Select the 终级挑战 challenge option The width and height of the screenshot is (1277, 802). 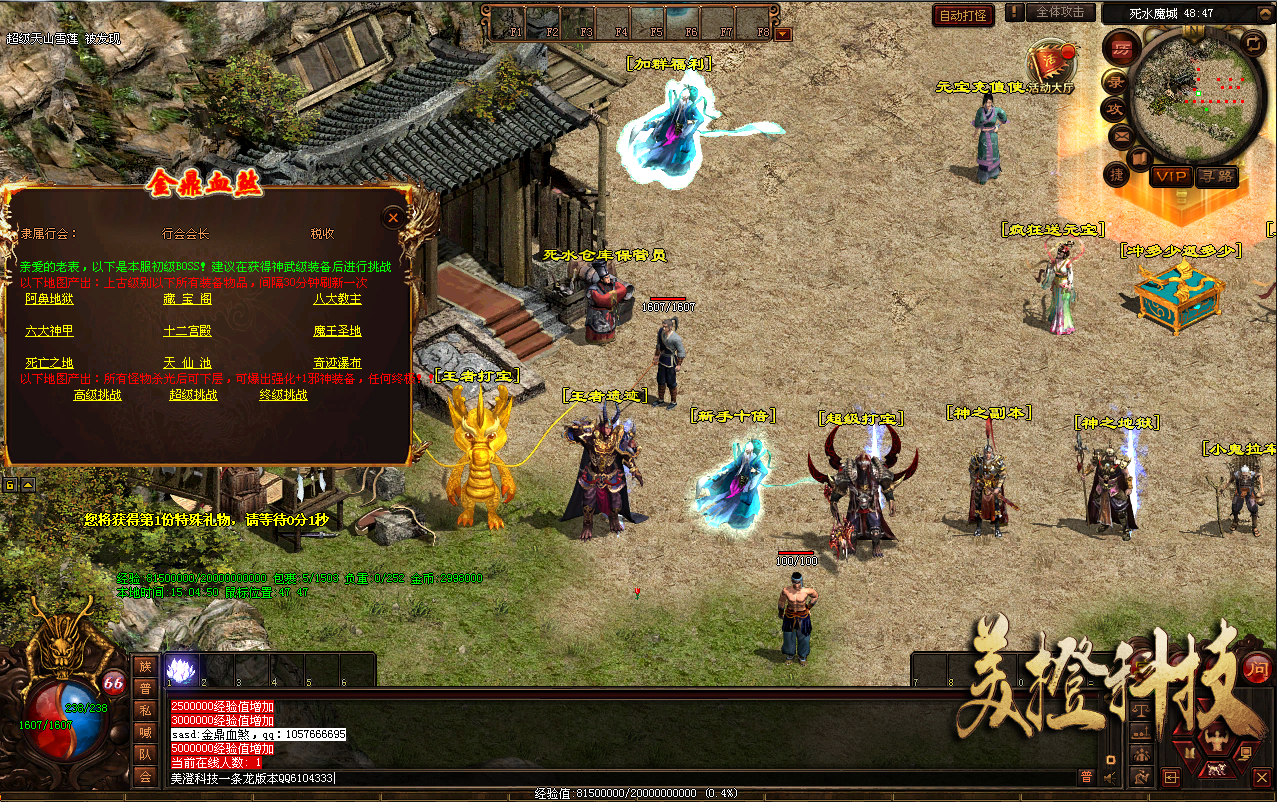pyautogui.click(x=283, y=395)
